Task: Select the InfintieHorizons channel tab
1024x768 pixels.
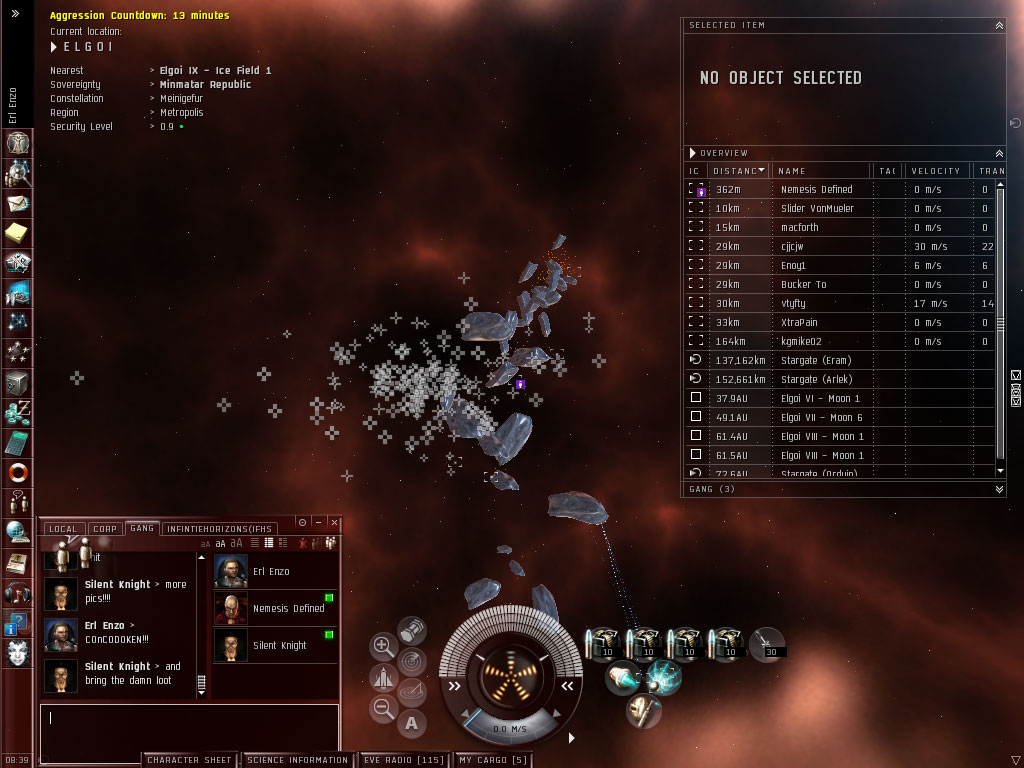Action: pyautogui.click(x=220, y=528)
